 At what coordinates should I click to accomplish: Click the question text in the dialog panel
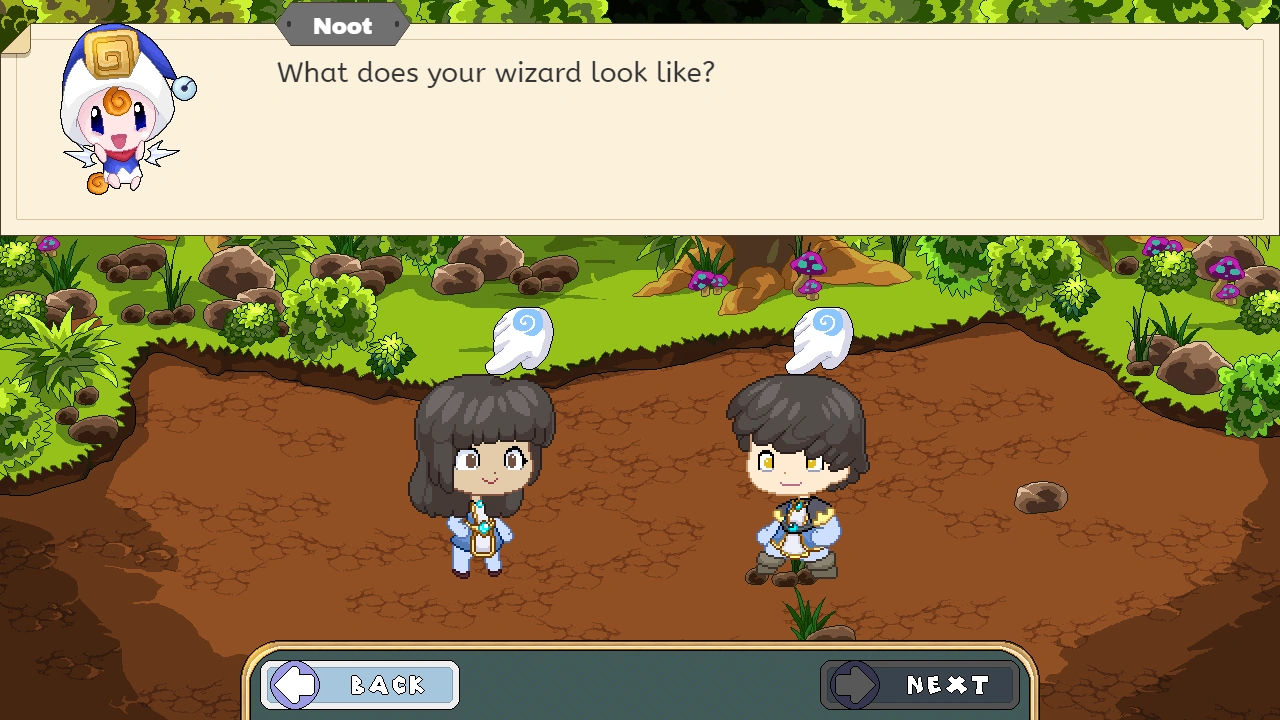point(496,72)
